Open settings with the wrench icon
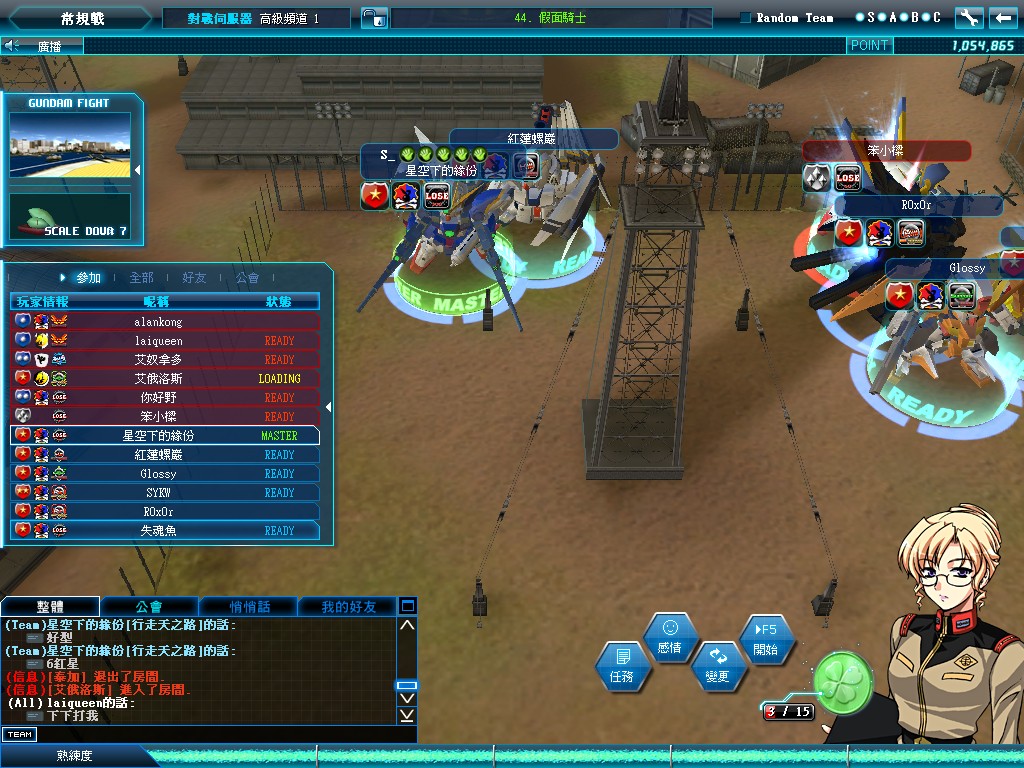 tap(968, 18)
